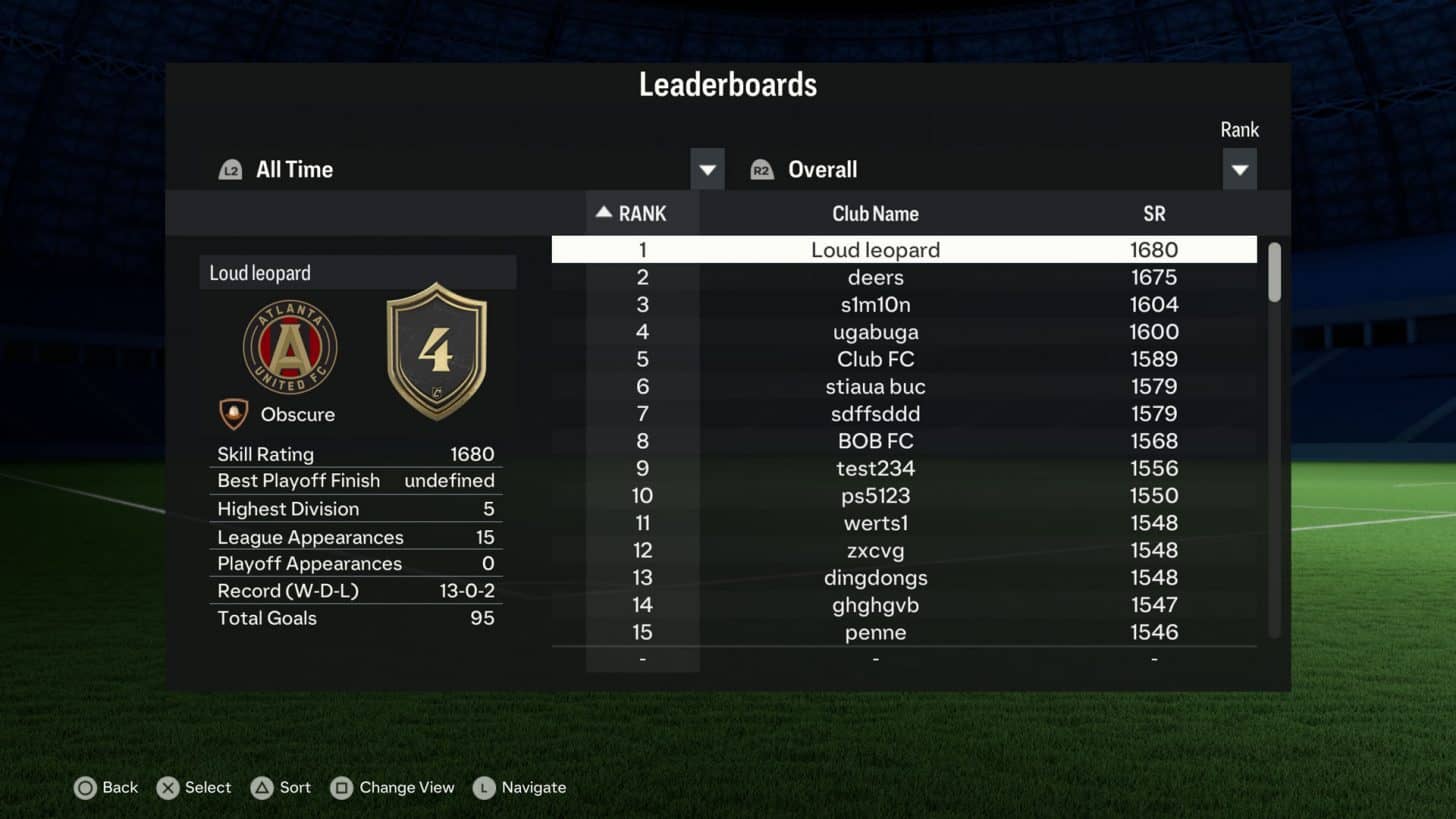Click the L2 shoulder button icon
The height and width of the screenshot is (819, 1456).
click(230, 169)
